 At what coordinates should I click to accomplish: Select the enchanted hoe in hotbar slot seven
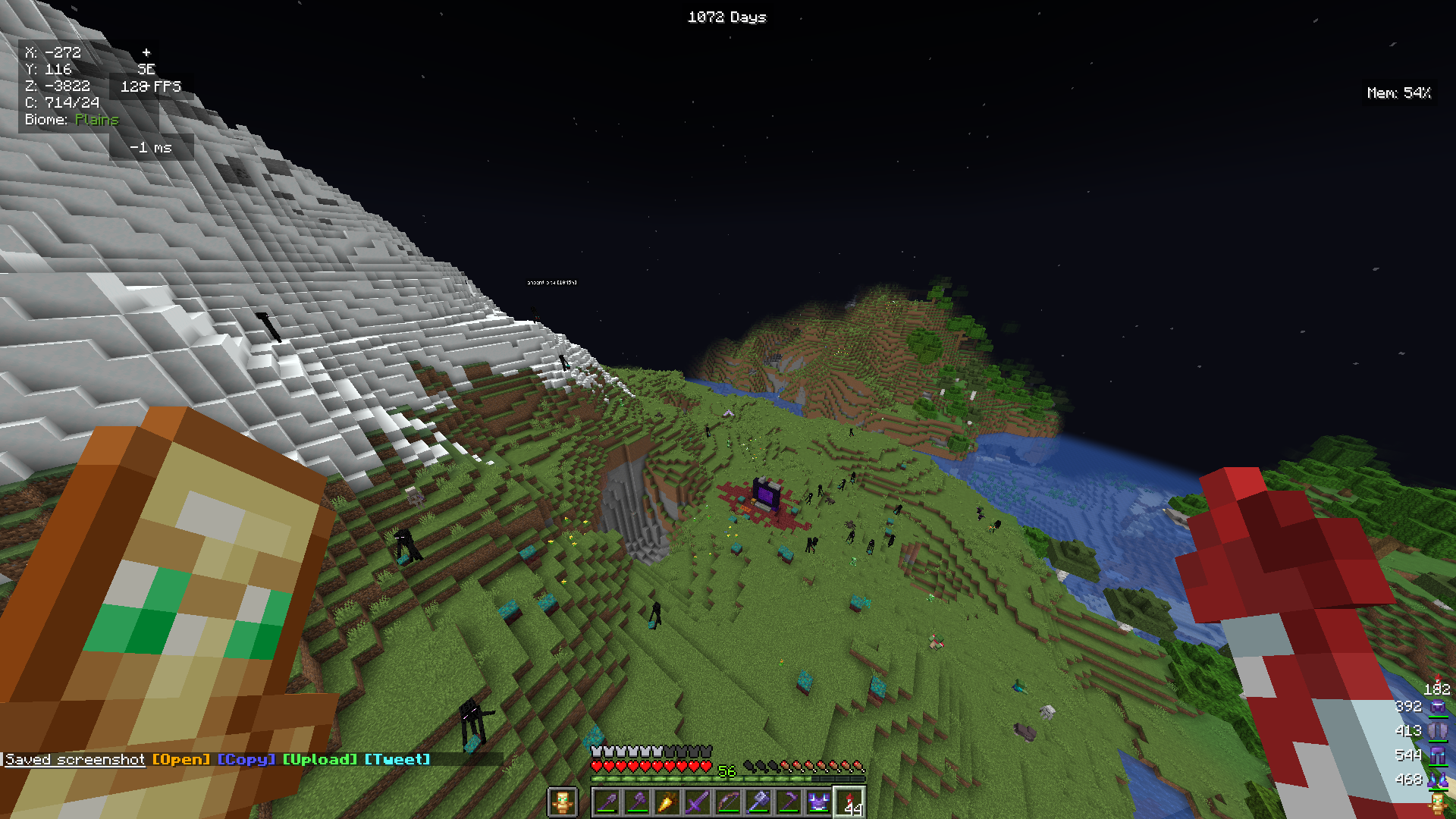789,802
